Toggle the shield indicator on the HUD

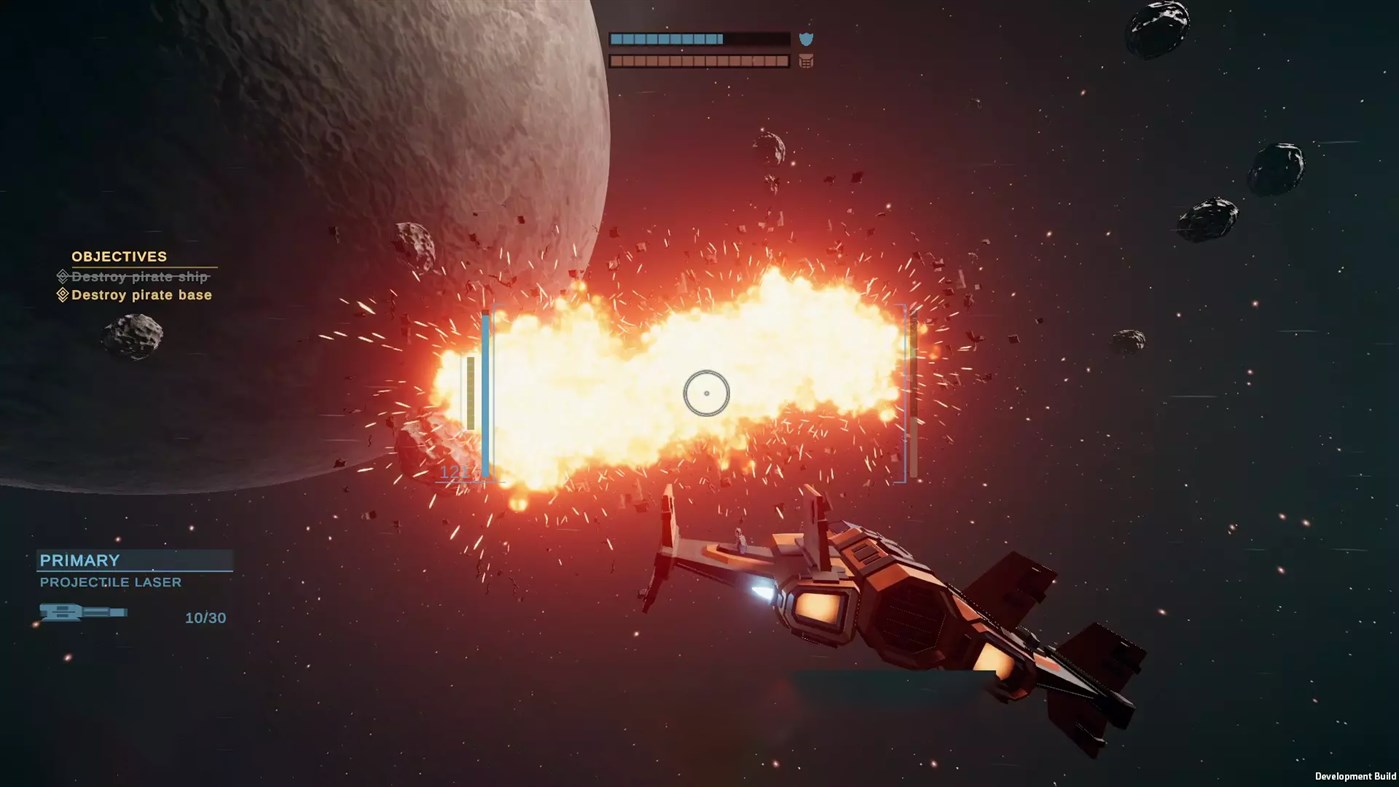pyautogui.click(x=805, y=38)
